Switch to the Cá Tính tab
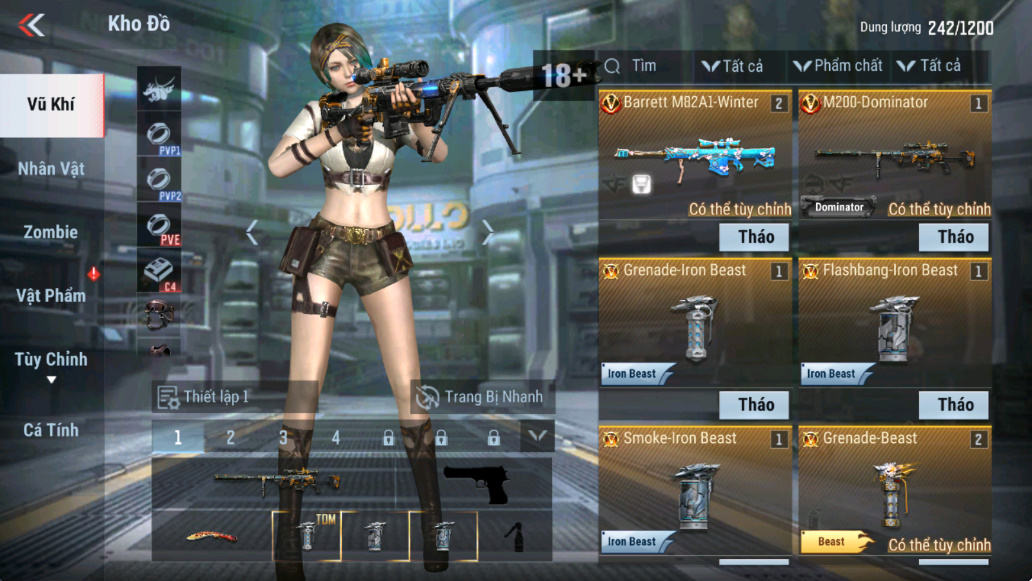Image resolution: width=1032 pixels, height=581 pixels. pos(51,430)
